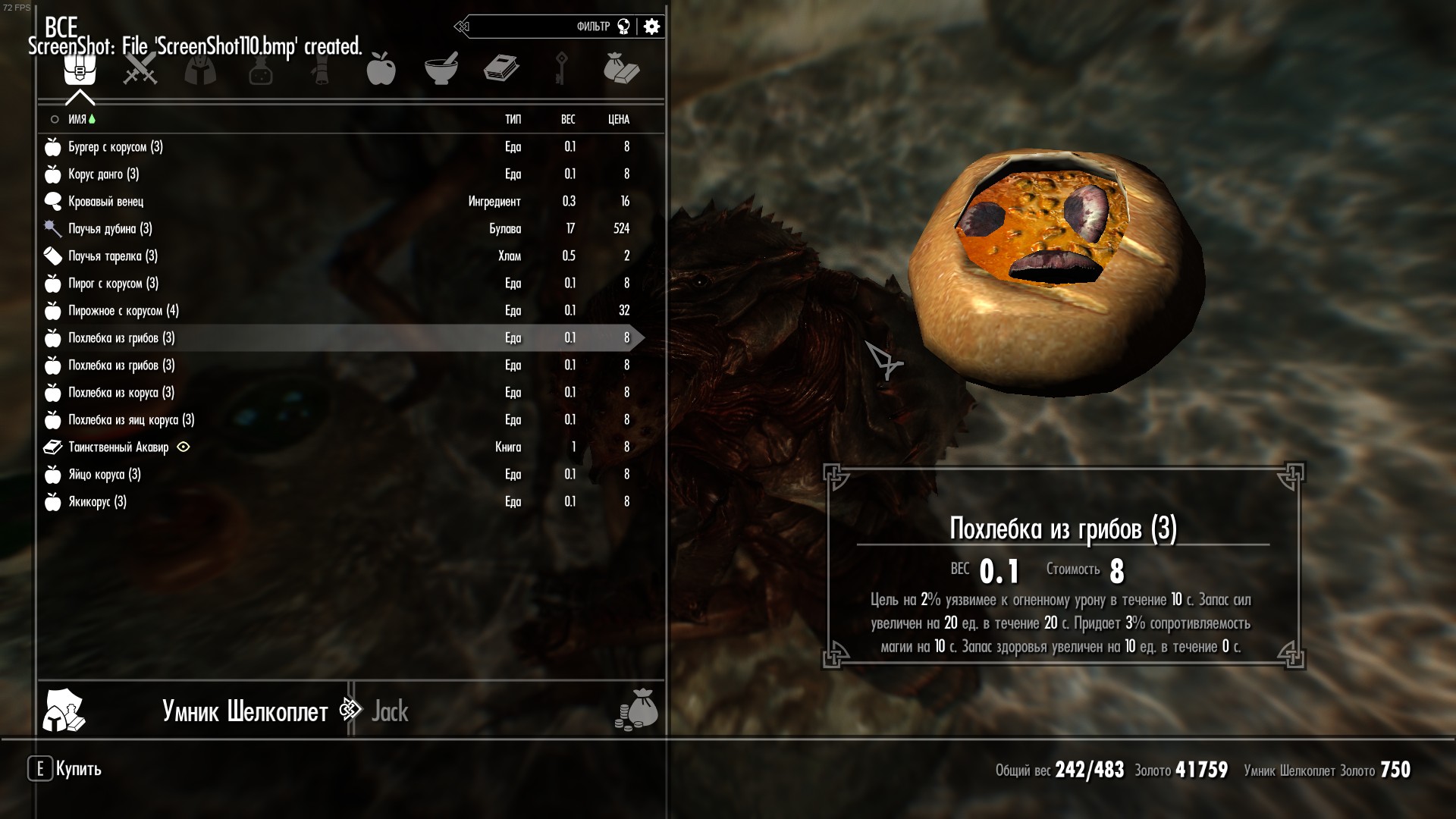This screenshot has width=1456, height=819.
Task: Open the food category with apple icon
Action: [381, 70]
